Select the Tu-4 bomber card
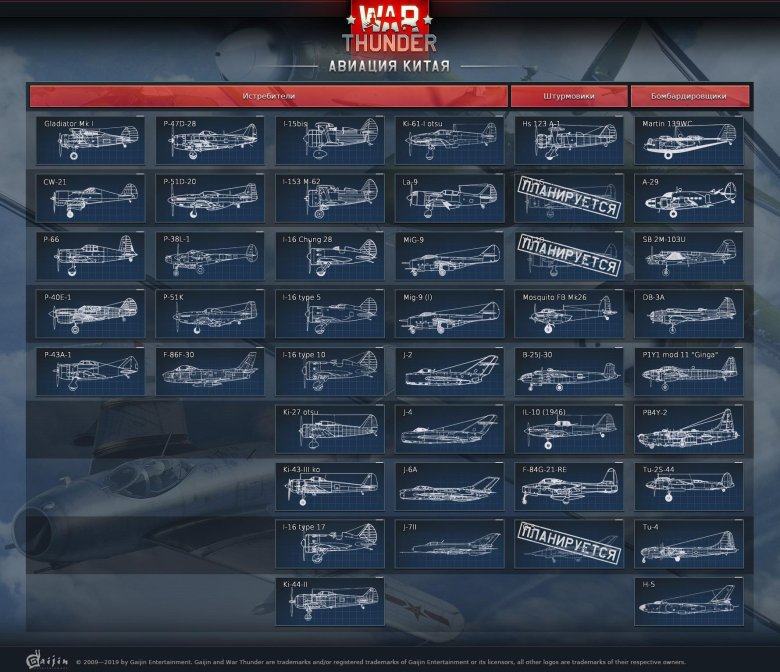This screenshot has height=672, width=780. (x=689, y=543)
